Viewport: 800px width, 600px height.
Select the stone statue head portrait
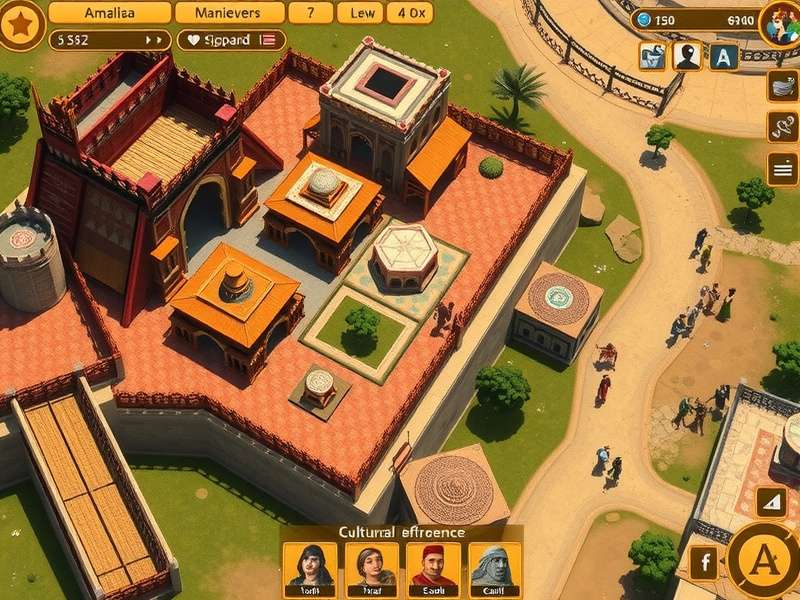pyautogui.click(x=496, y=567)
